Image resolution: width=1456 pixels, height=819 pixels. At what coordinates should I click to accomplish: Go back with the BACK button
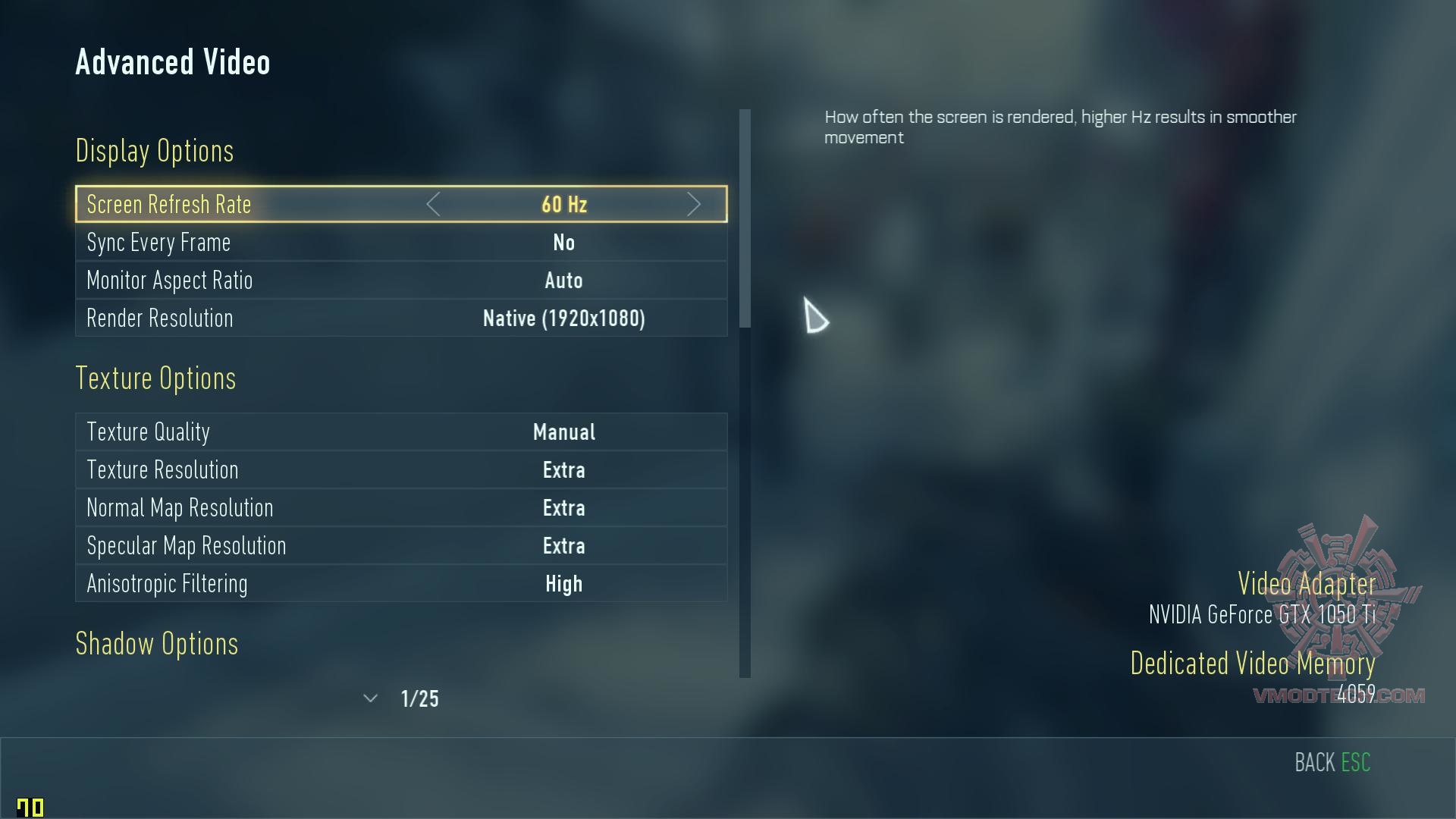coord(1332,763)
